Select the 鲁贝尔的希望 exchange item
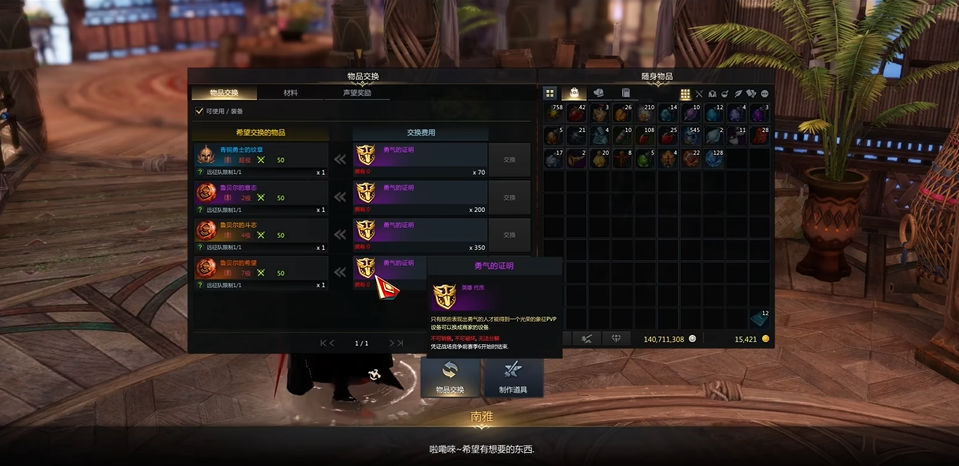 [261, 269]
